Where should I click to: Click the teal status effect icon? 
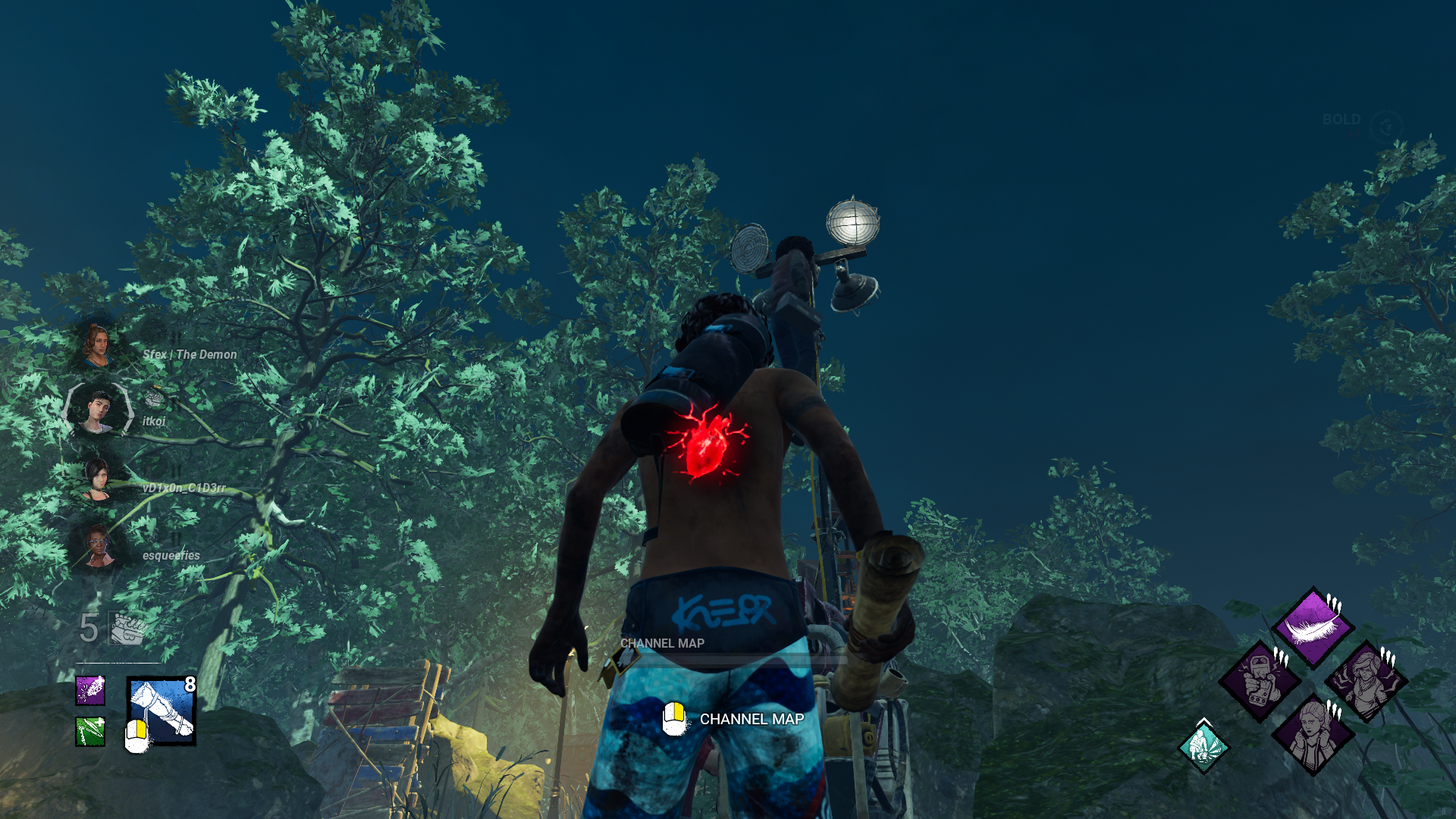(1203, 747)
